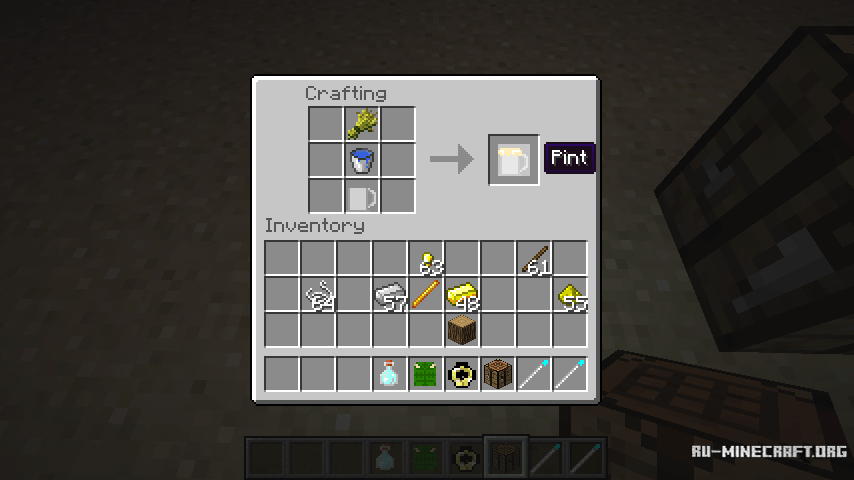This screenshot has width=854, height=480.
Task: Select the glass bottle in the inventory window
Action: click(x=390, y=374)
